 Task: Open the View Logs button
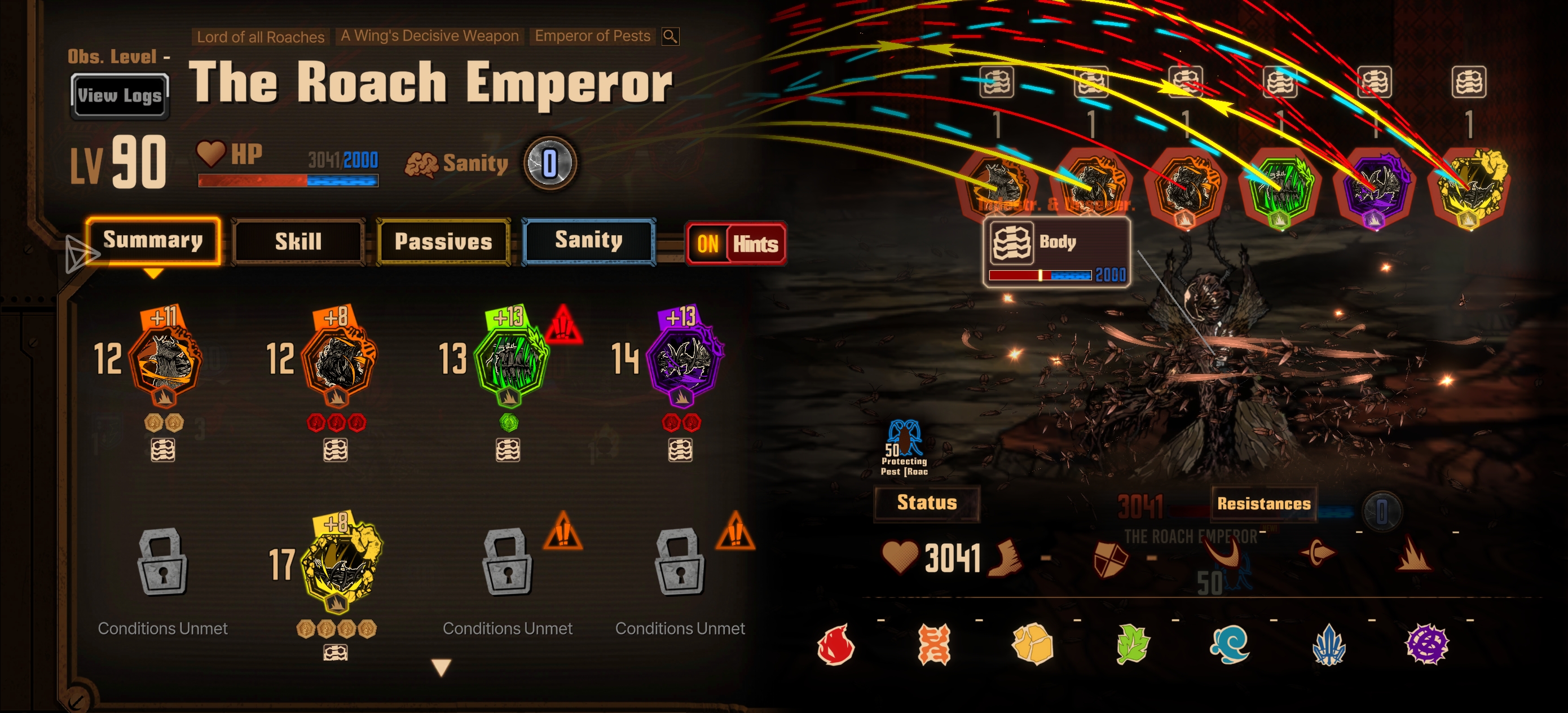click(x=120, y=95)
